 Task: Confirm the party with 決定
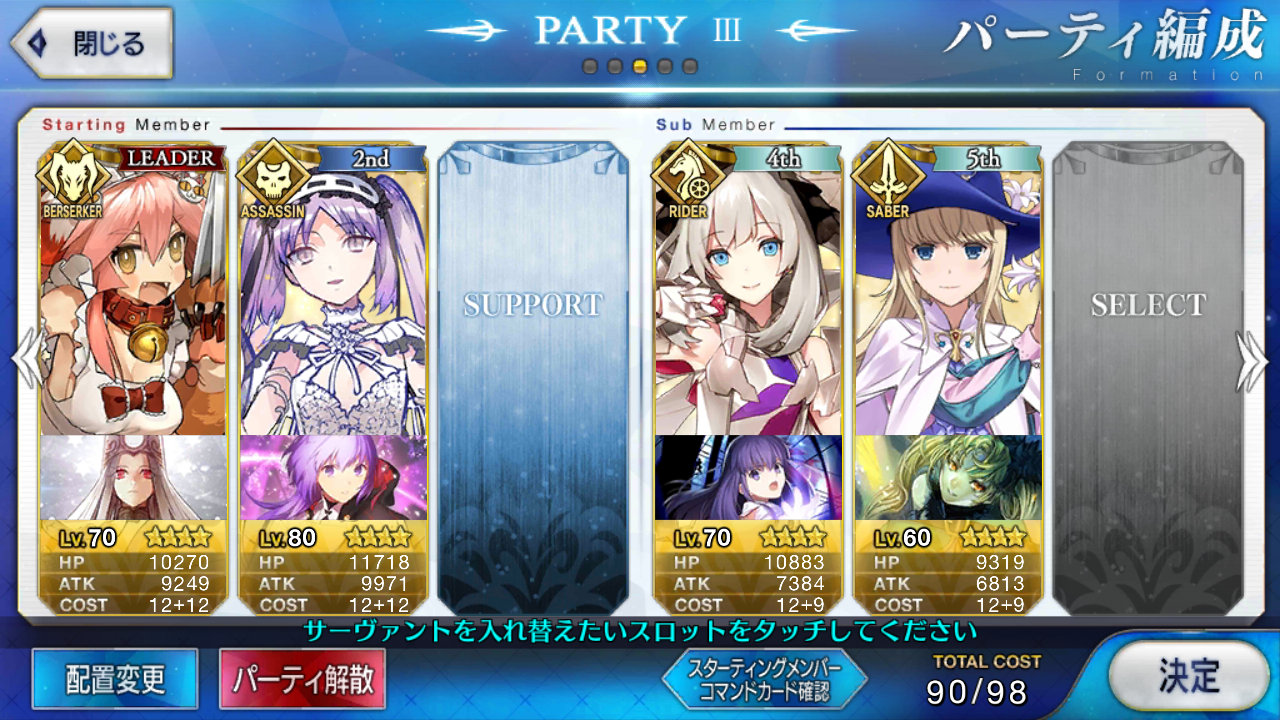pyautogui.click(x=1189, y=677)
